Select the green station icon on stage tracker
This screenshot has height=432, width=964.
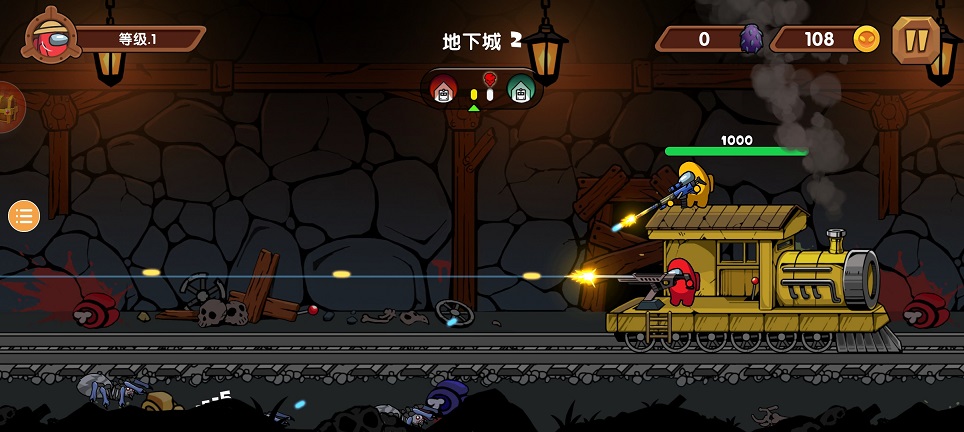519,90
